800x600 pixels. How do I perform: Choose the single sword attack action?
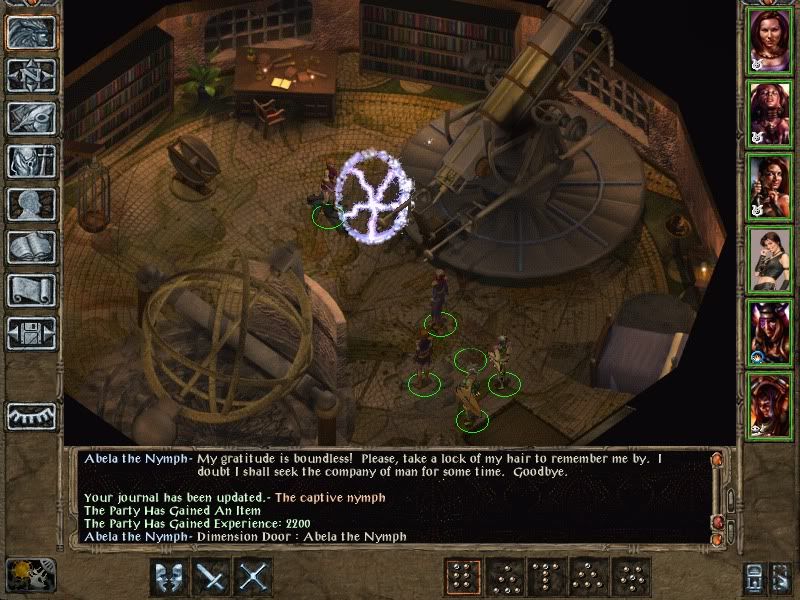[212, 578]
